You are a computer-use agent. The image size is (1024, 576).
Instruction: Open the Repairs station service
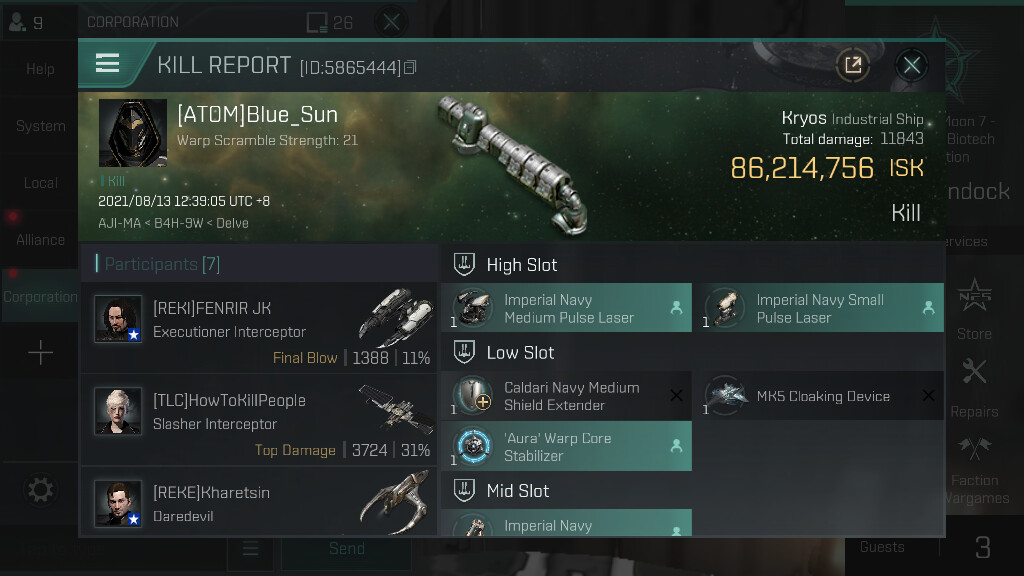(x=974, y=387)
